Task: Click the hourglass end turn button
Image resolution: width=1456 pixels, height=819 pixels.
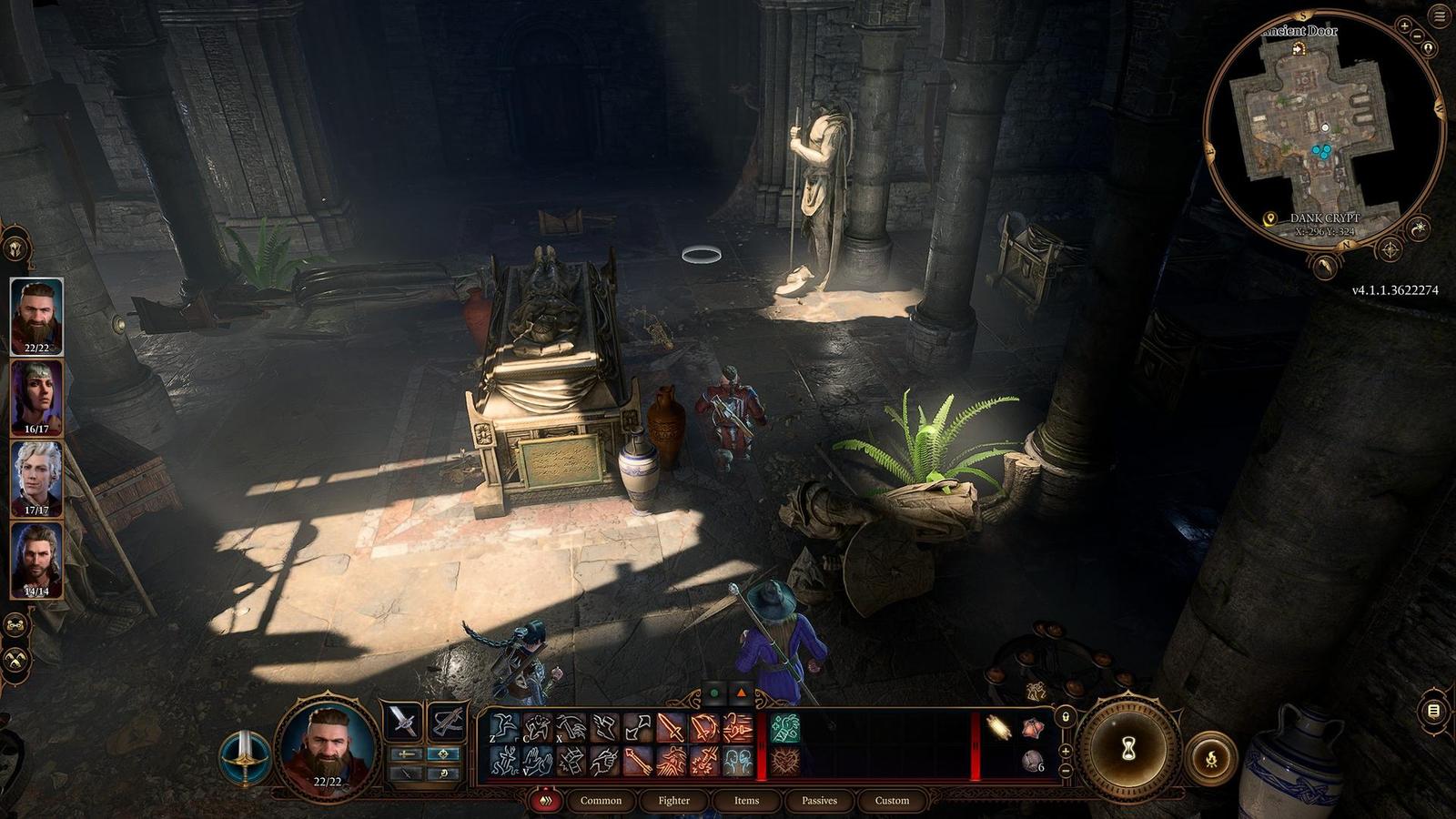Action: (x=1128, y=748)
